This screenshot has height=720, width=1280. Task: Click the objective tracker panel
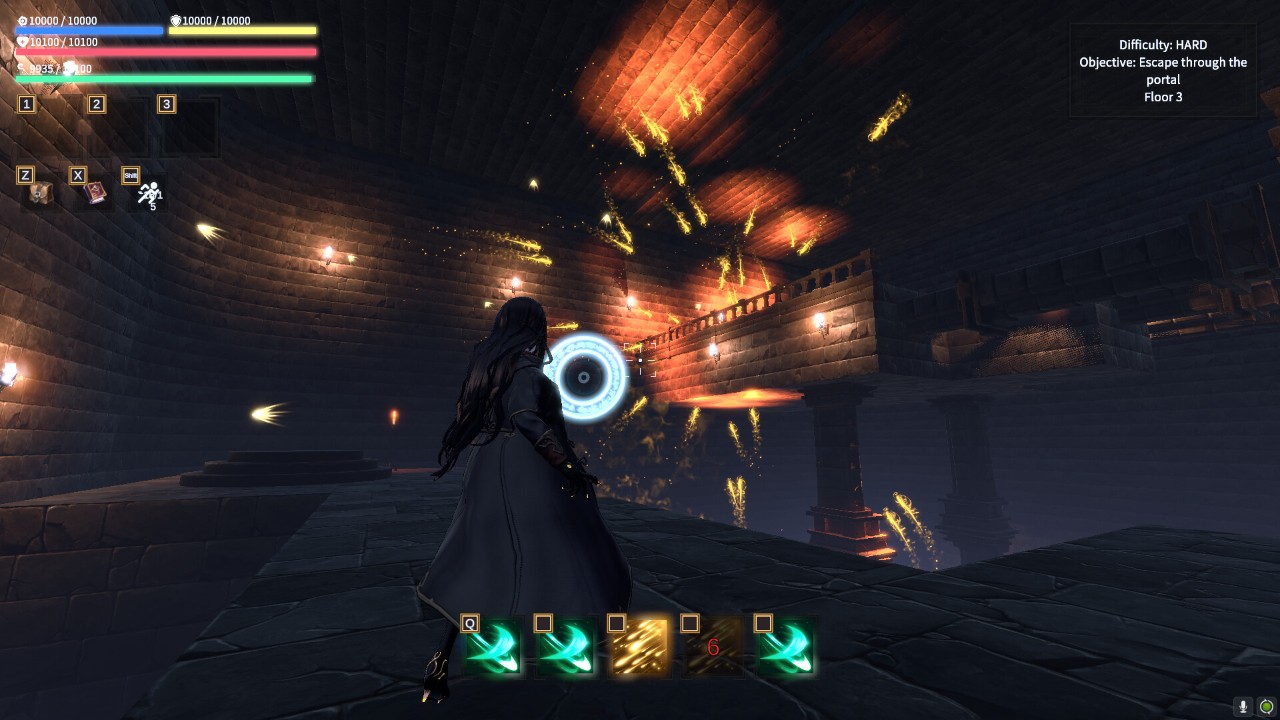coord(1163,71)
